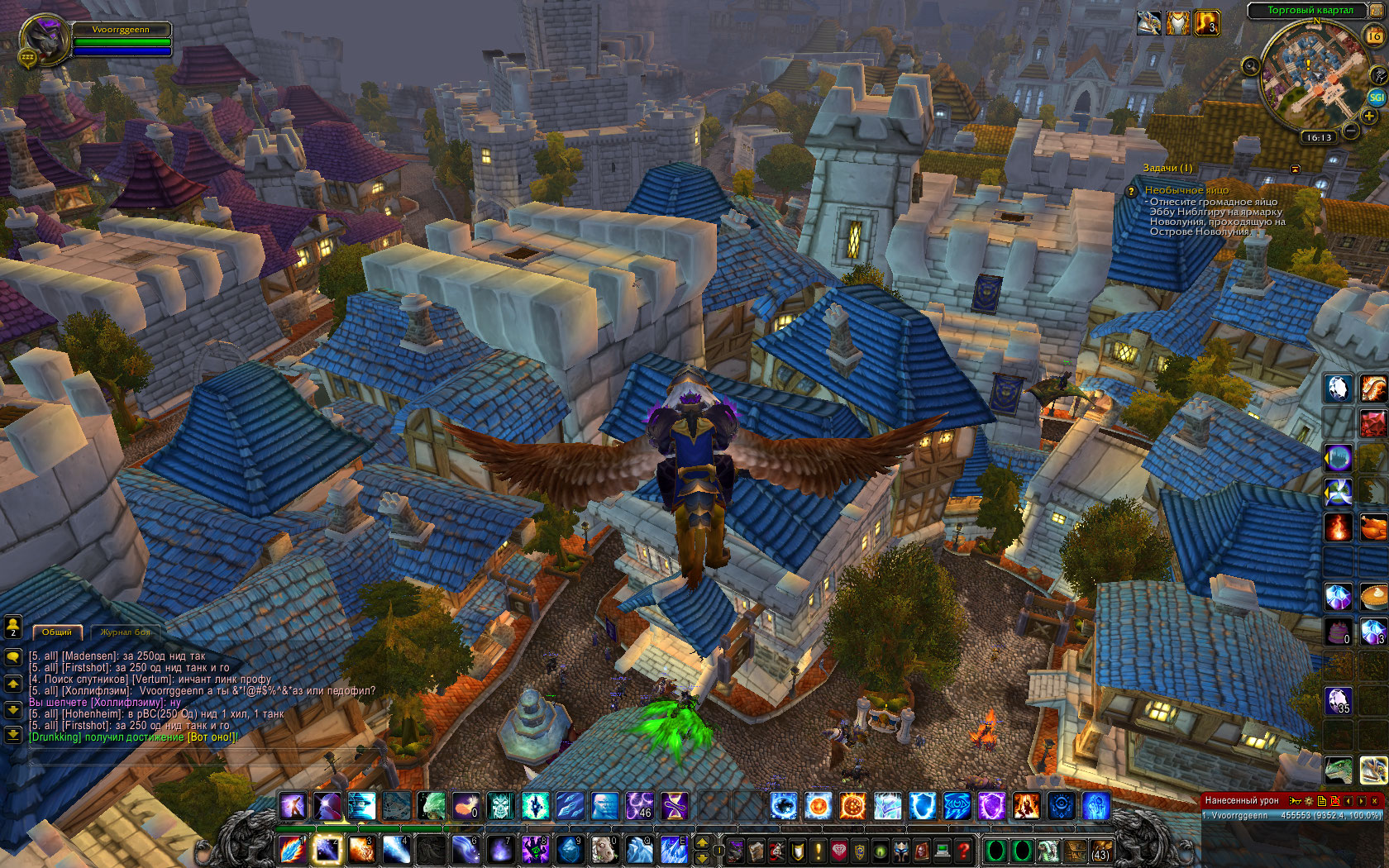1389x868 pixels.
Task: Activate the fiery sun spell icon
Action: [852, 805]
